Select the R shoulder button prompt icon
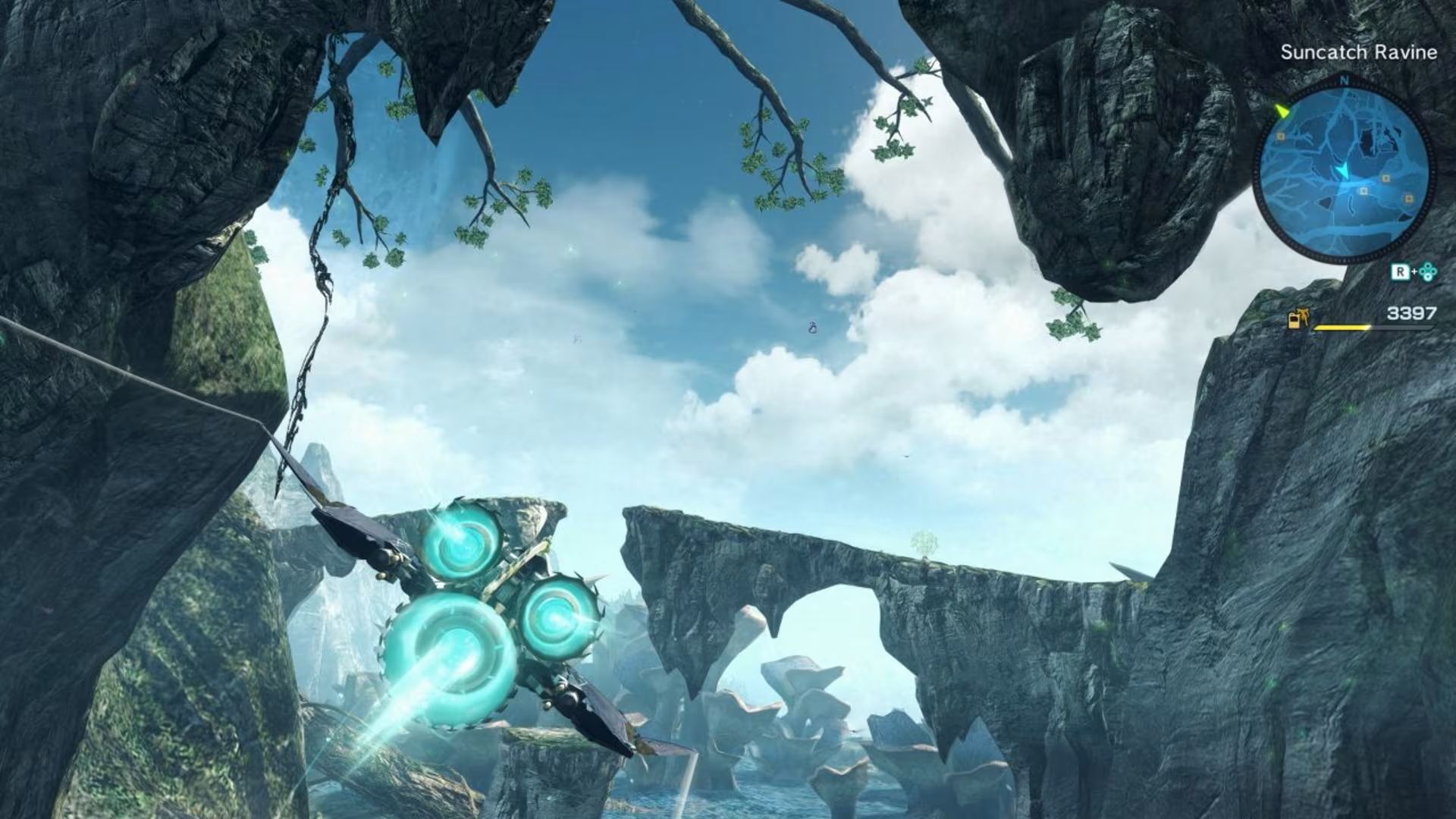 pos(1400,273)
